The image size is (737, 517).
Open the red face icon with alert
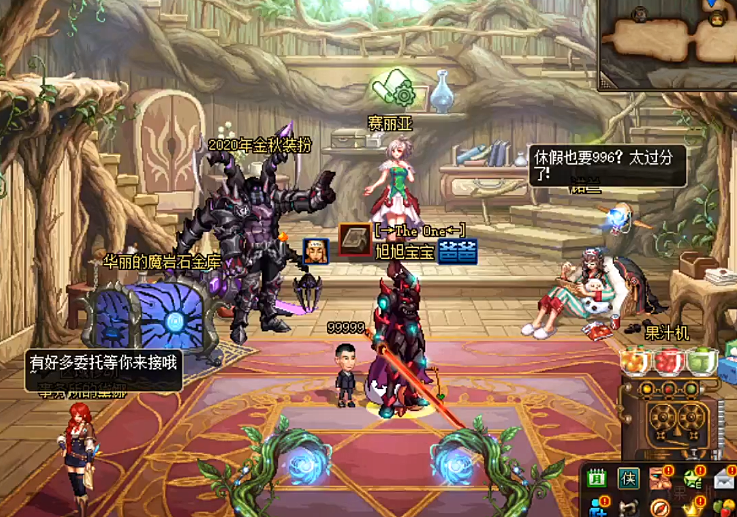pyautogui.click(x=660, y=479)
